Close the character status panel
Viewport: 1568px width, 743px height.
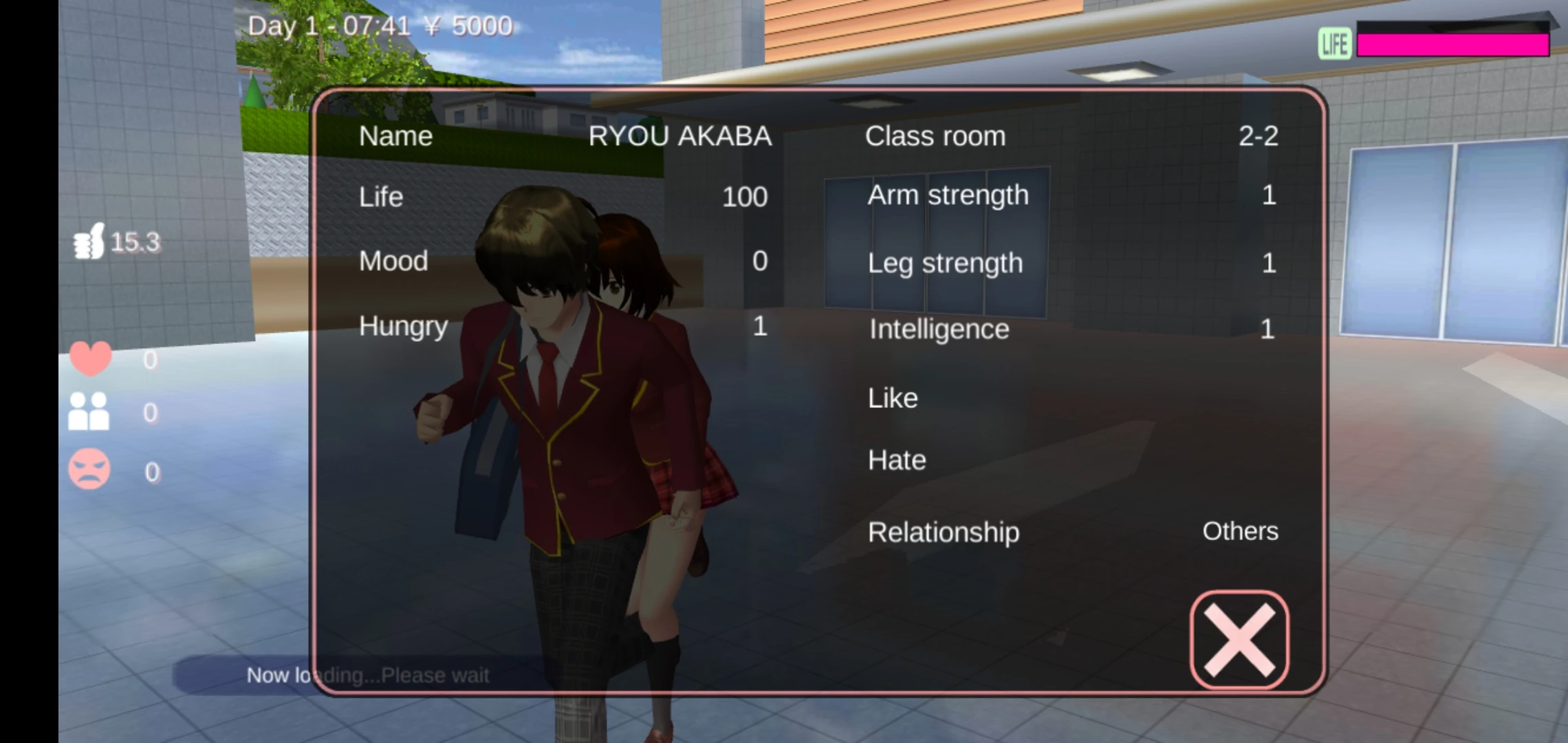pos(1238,638)
